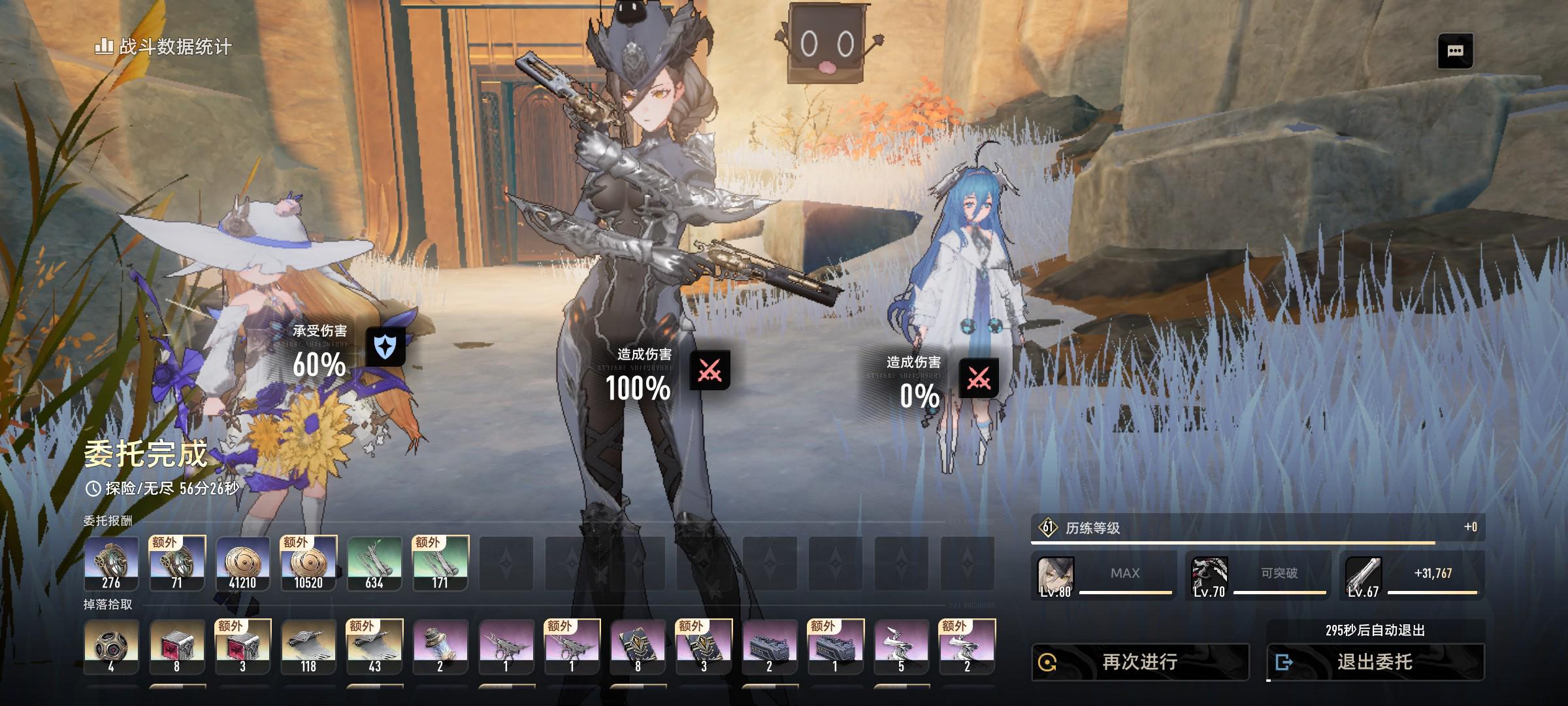Open the 历练等级 level bar
Viewport: 1568px width, 706px height.
point(1258,528)
